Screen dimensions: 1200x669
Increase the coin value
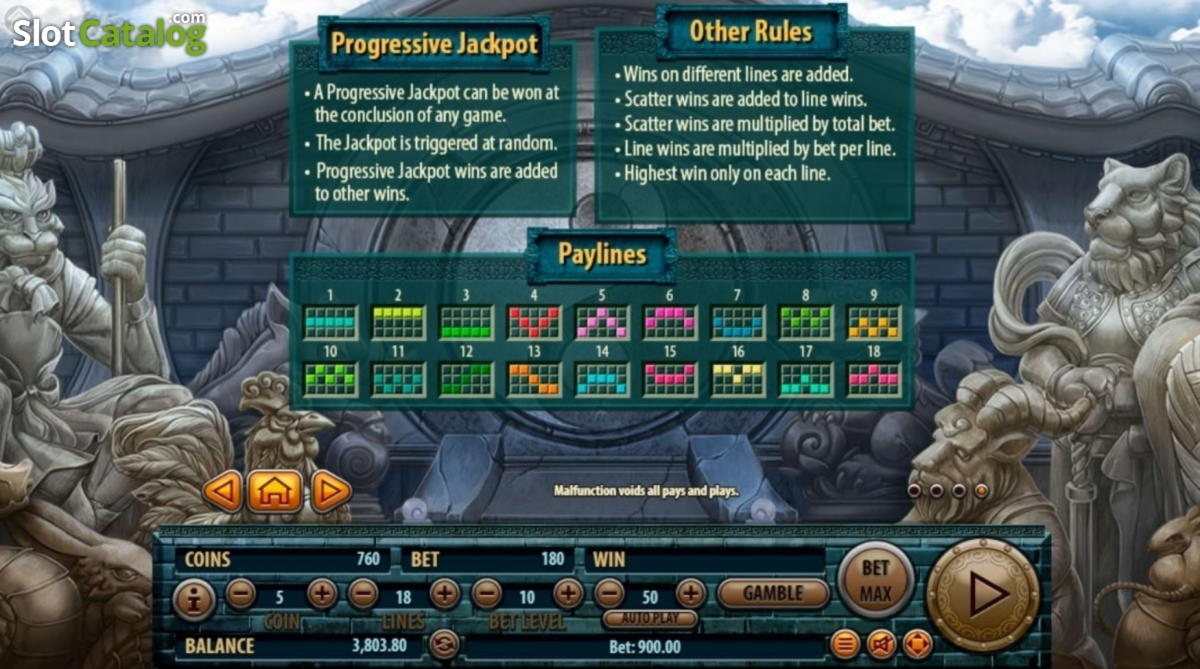(321, 594)
